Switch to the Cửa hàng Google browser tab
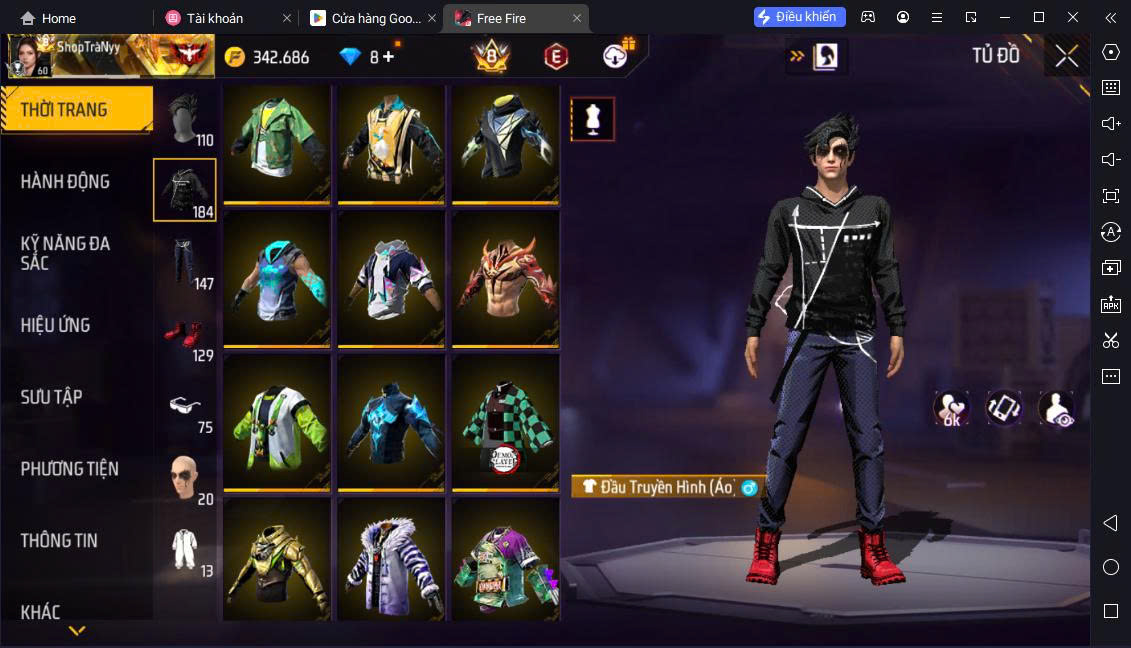The image size is (1131, 648). point(368,18)
